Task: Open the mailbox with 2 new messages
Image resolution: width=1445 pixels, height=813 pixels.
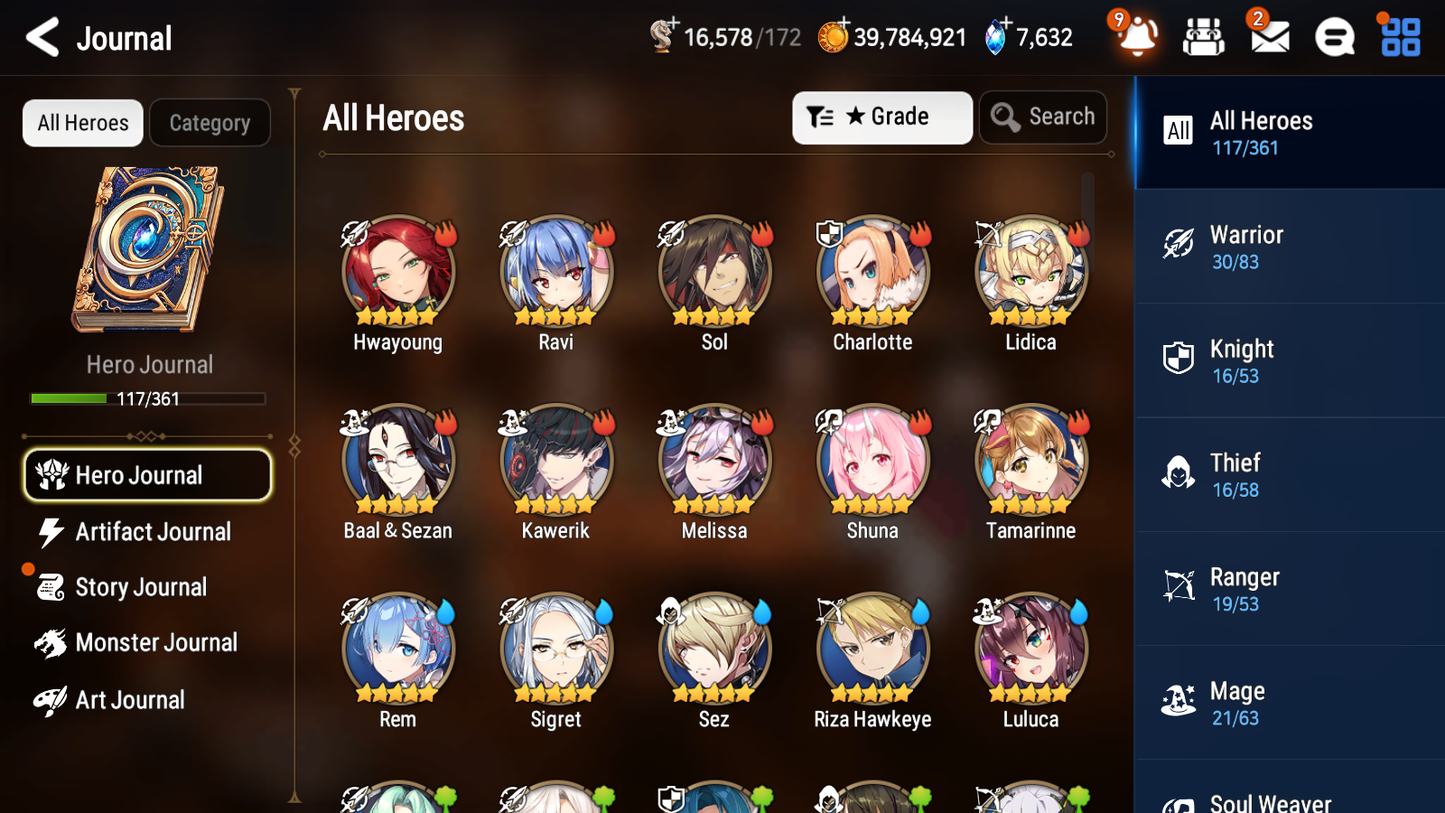Action: click(1268, 36)
